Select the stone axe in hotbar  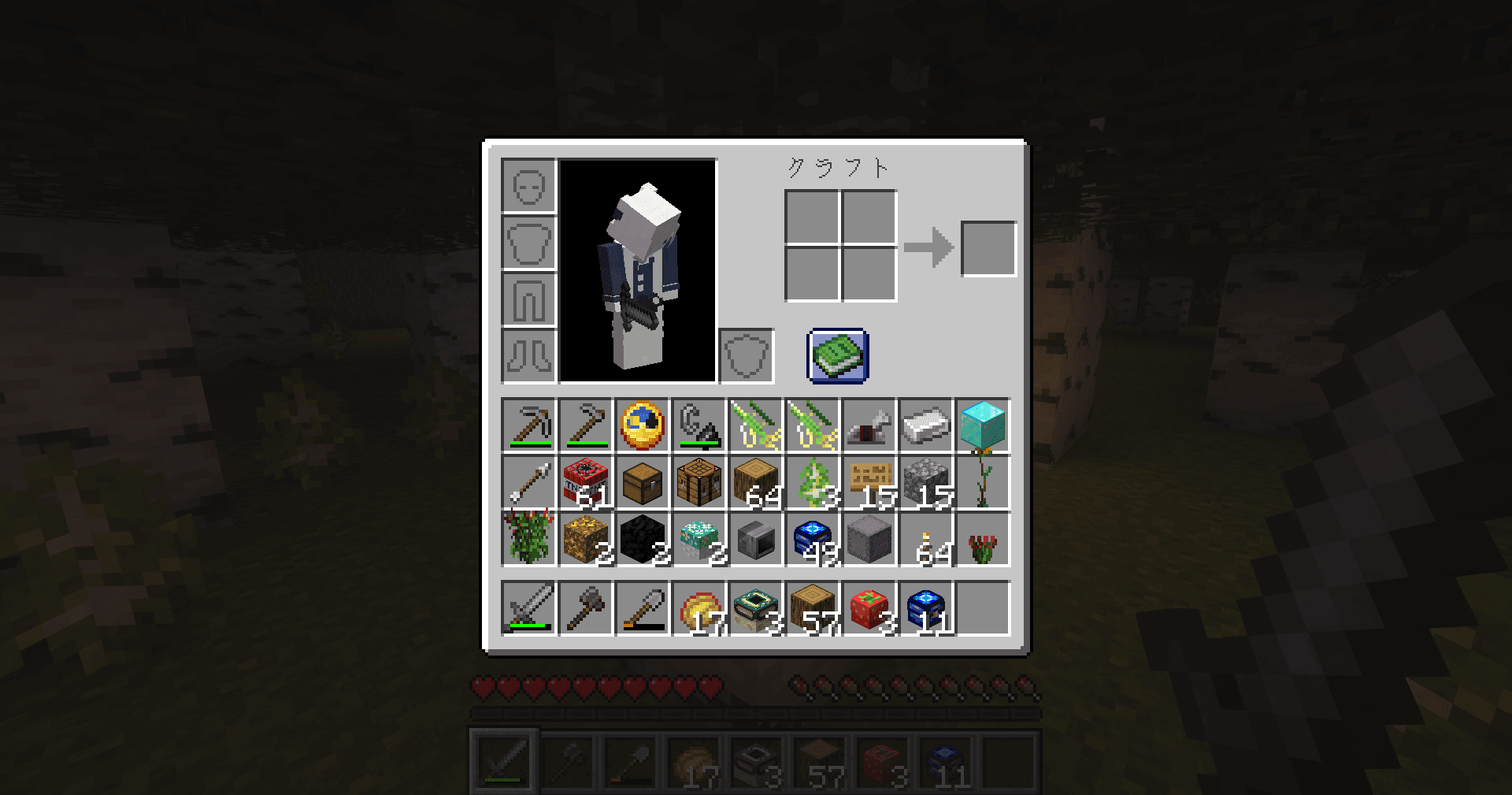[x=586, y=608]
